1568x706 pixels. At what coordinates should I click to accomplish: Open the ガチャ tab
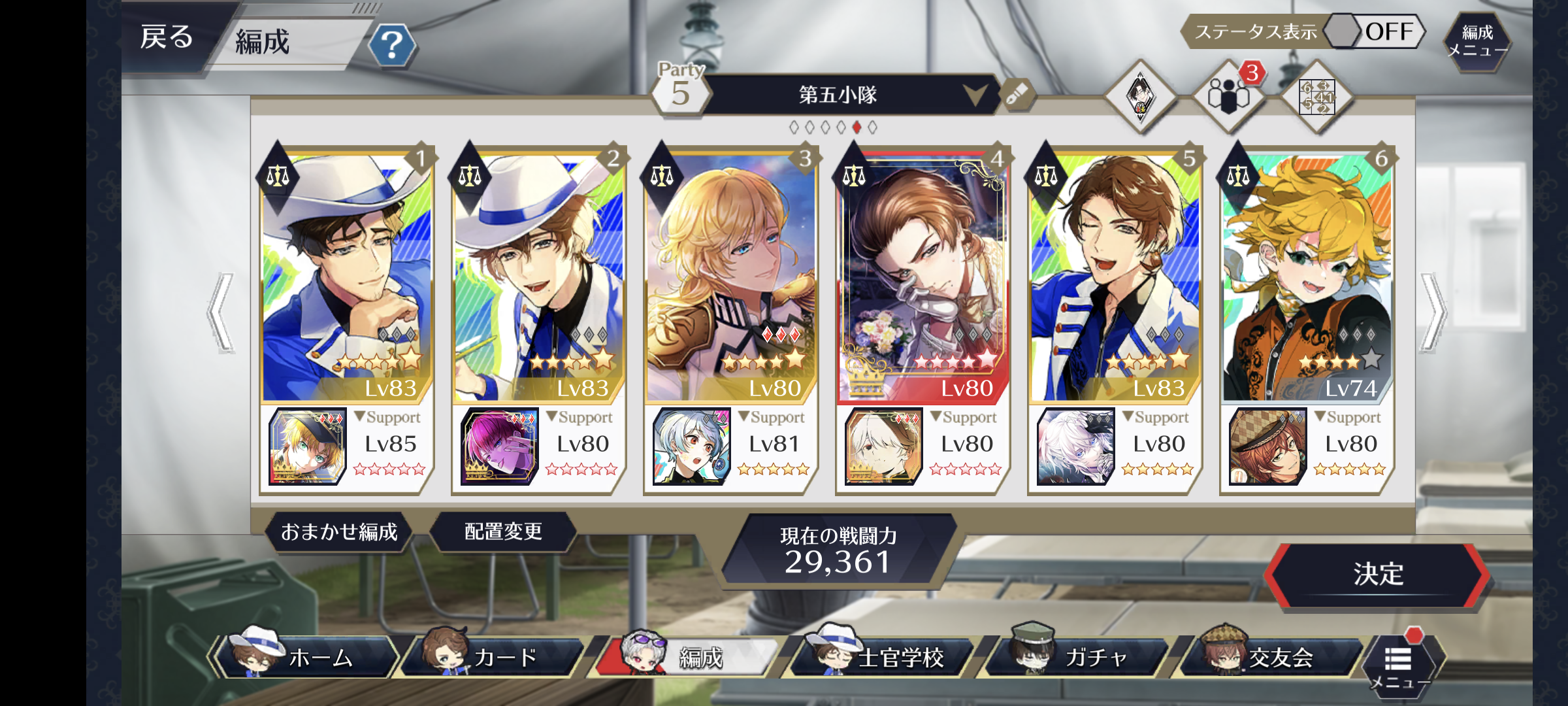1078,656
